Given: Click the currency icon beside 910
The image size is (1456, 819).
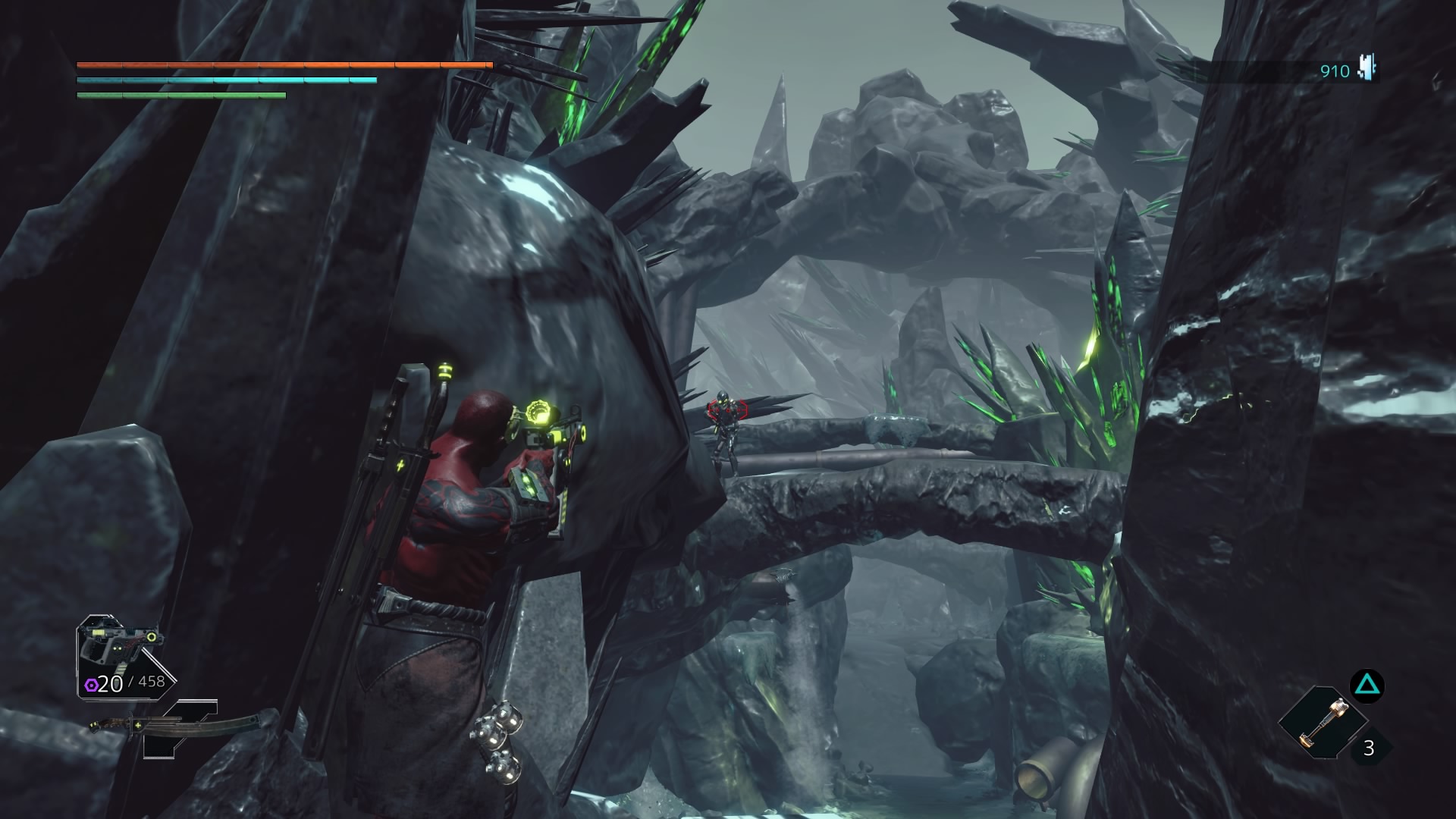Looking at the screenshot, I should pos(1367,69).
